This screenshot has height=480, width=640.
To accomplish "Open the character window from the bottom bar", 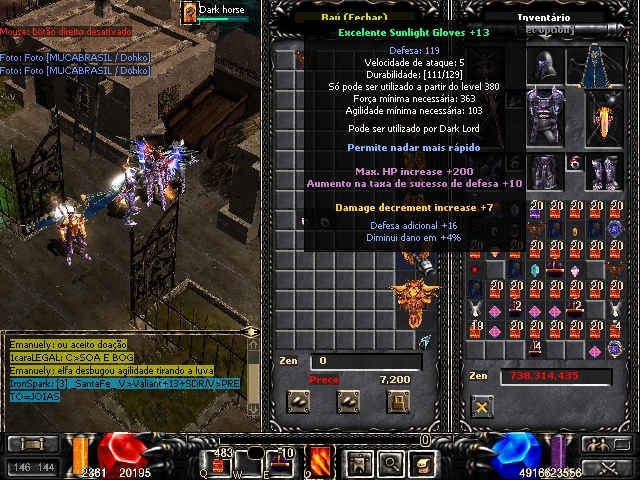I will [x=357, y=463].
